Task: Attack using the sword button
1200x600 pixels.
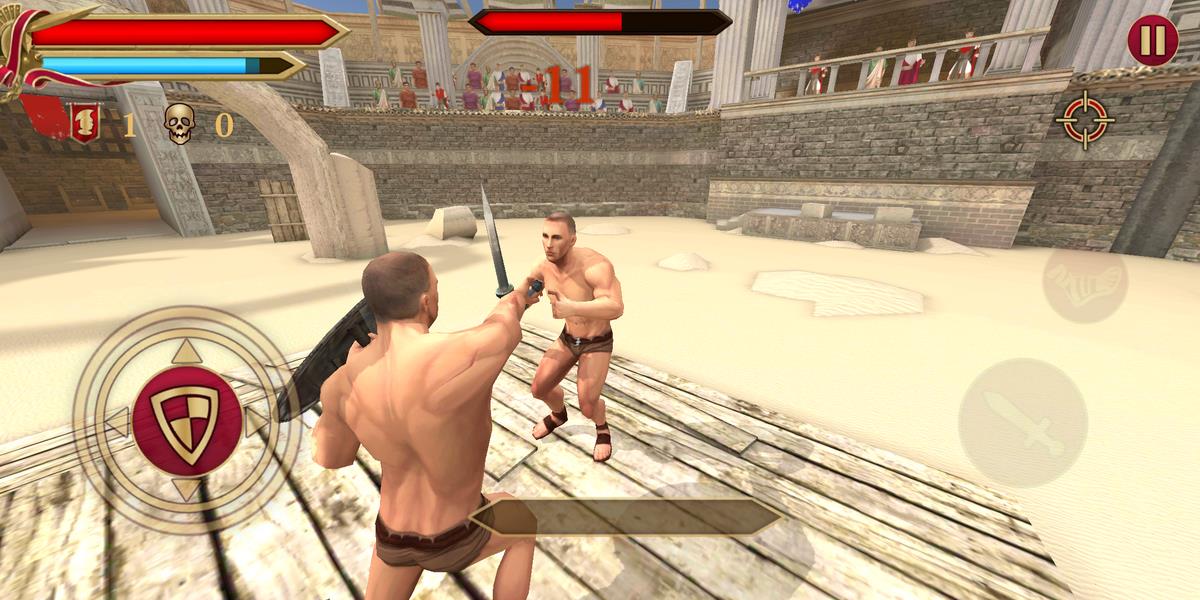Action: 1022,422
